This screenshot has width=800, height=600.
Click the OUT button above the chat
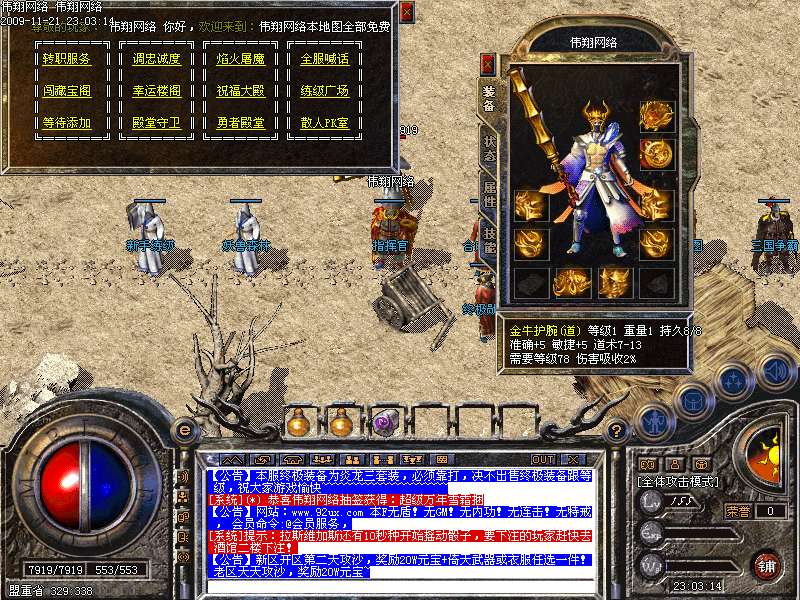[x=543, y=460]
